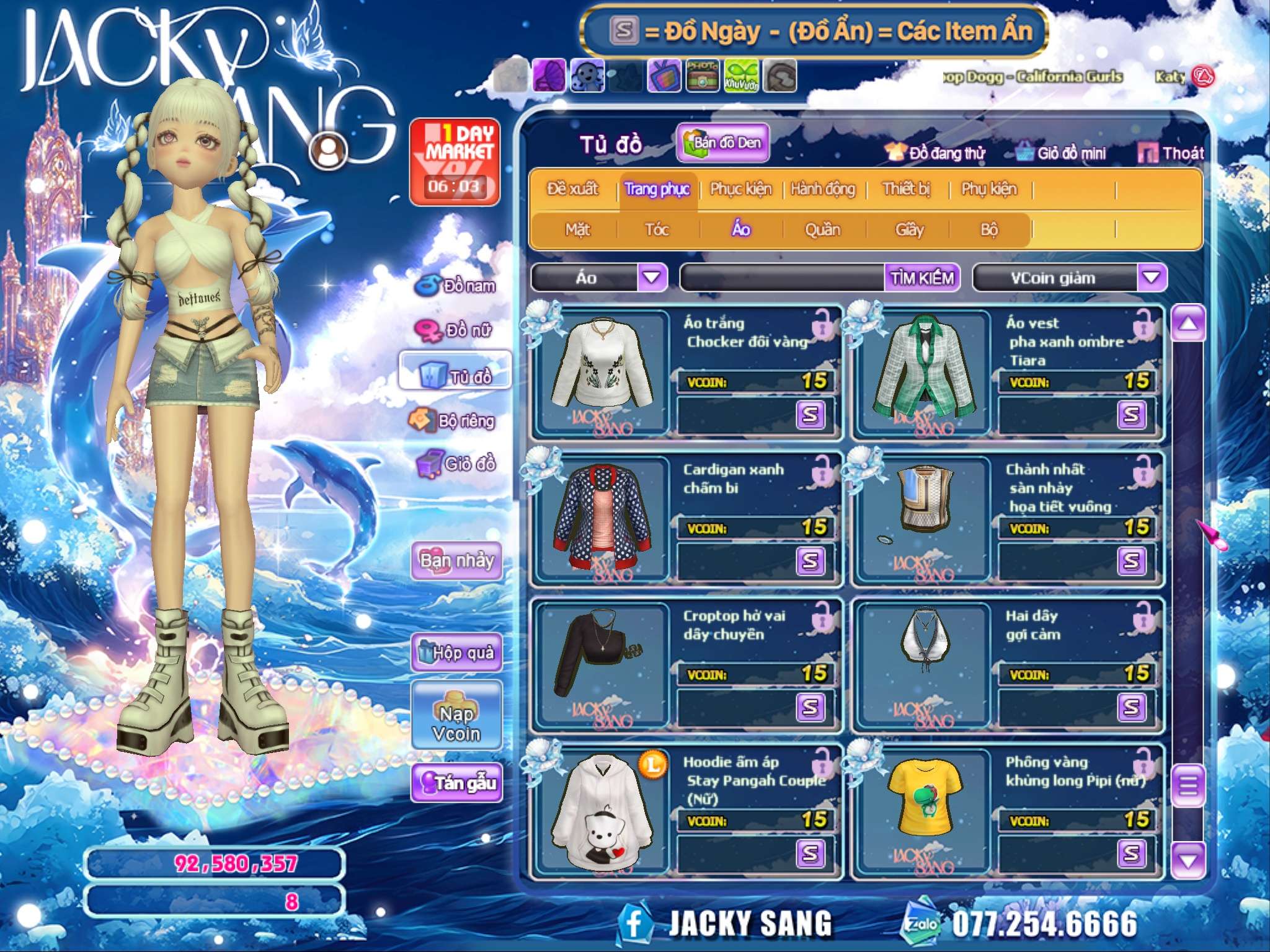Open the Giày shoes subcategory

click(x=909, y=230)
